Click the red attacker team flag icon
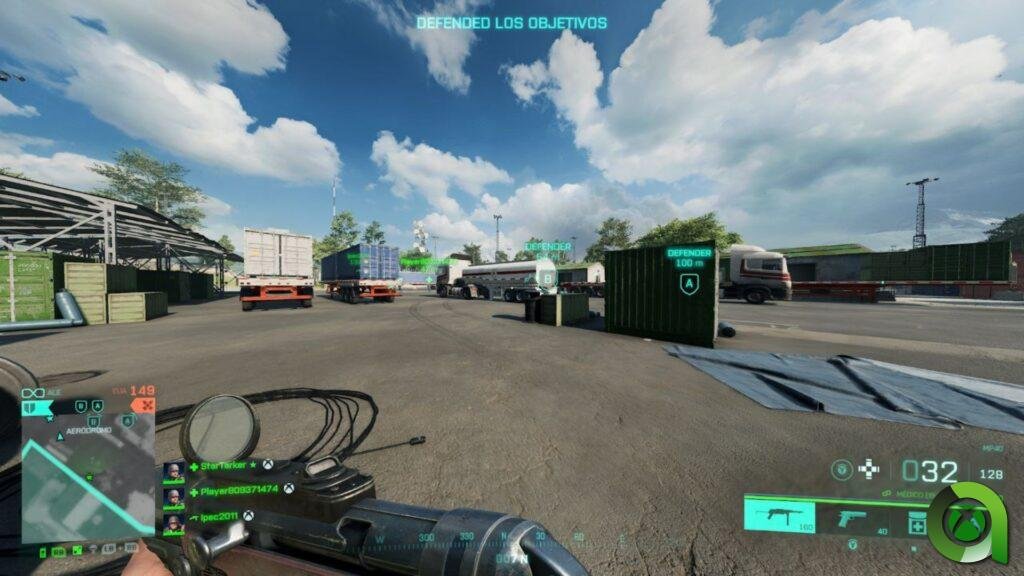Image resolution: width=1024 pixels, height=576 pixels. pyautogui.click(x=144, y=406)
